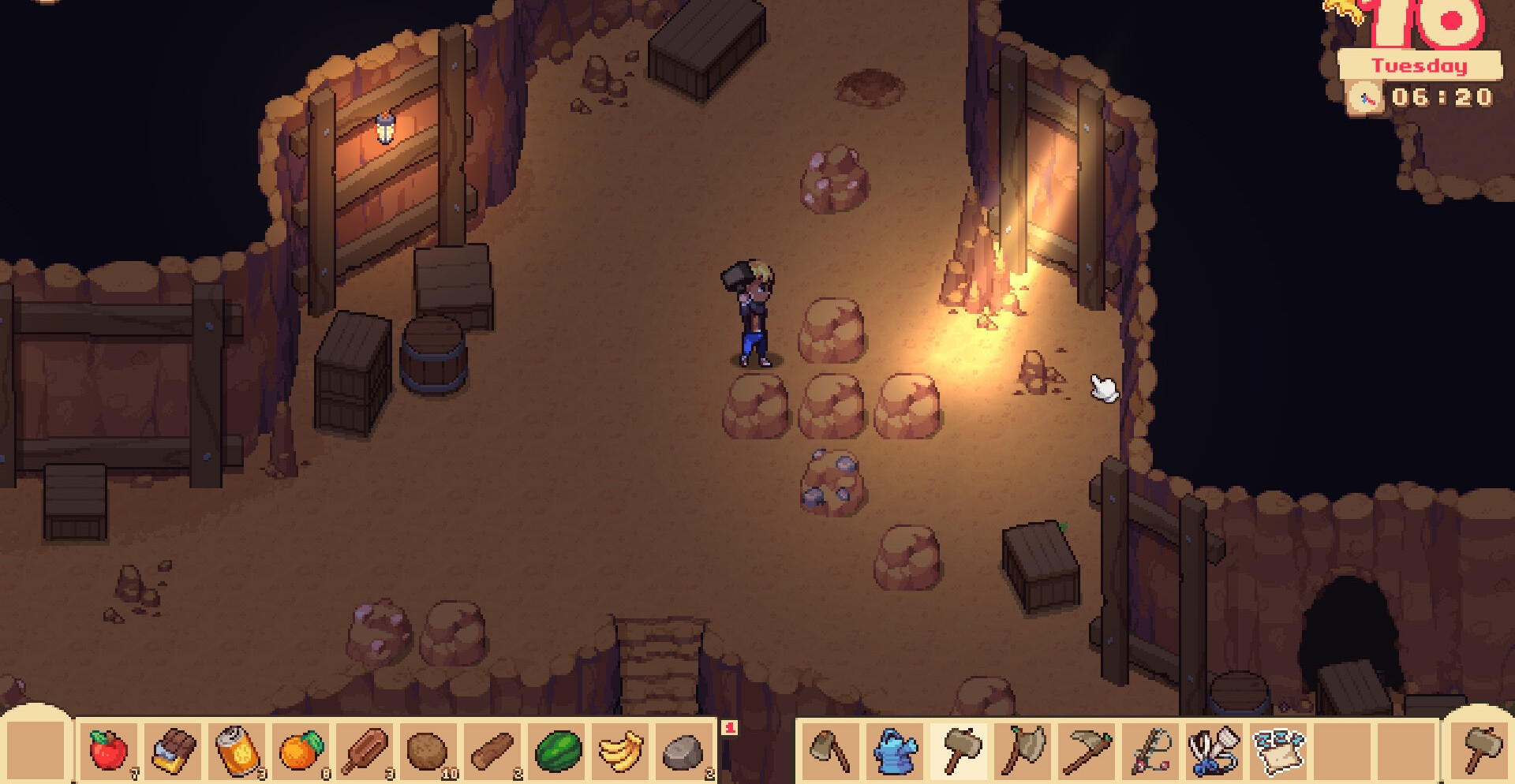This screenshot has width=1515, height=784.
Task: Choose the grey stone slot
Action: 683,752
